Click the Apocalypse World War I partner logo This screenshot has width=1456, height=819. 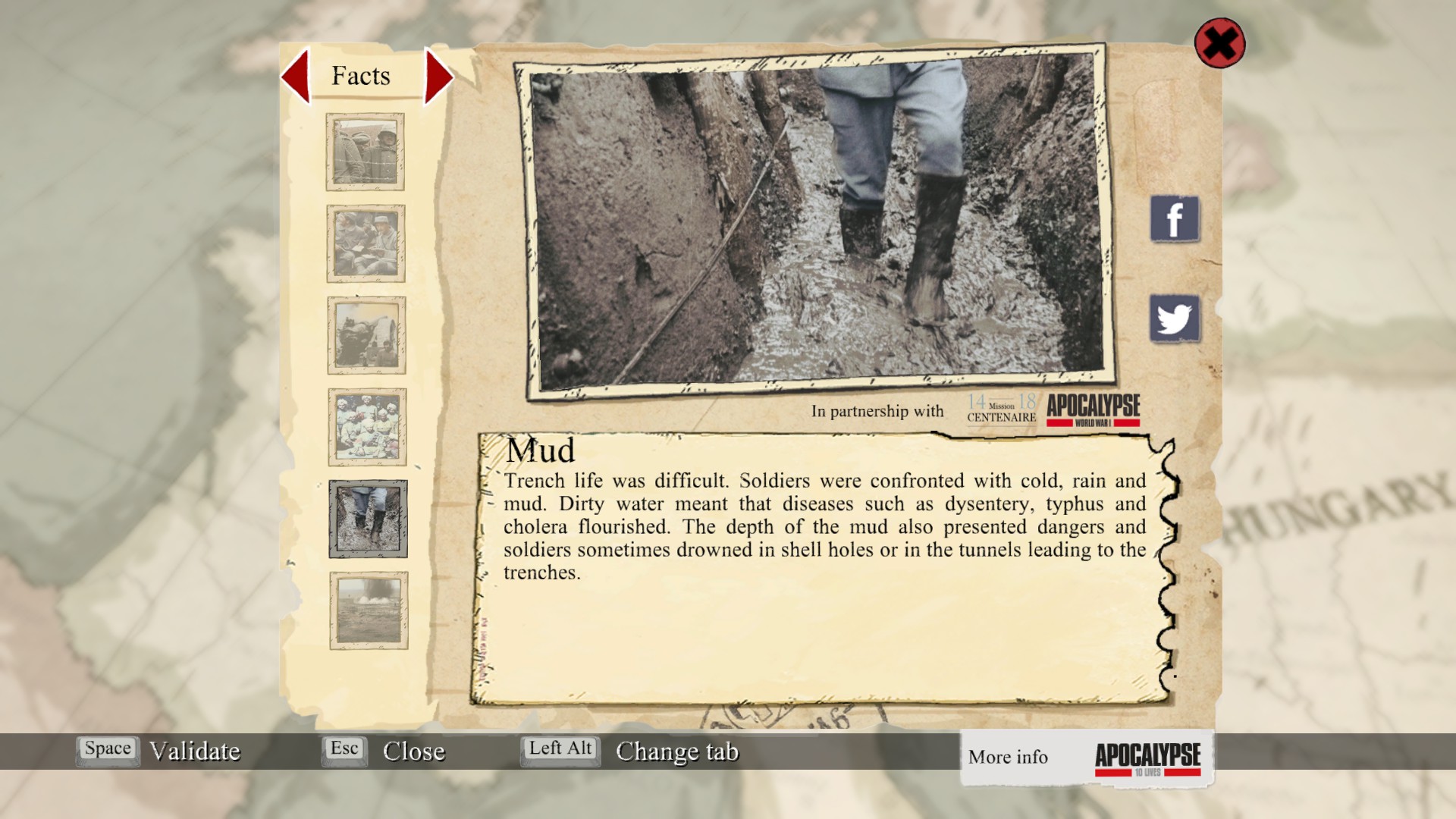(1094, 409)
